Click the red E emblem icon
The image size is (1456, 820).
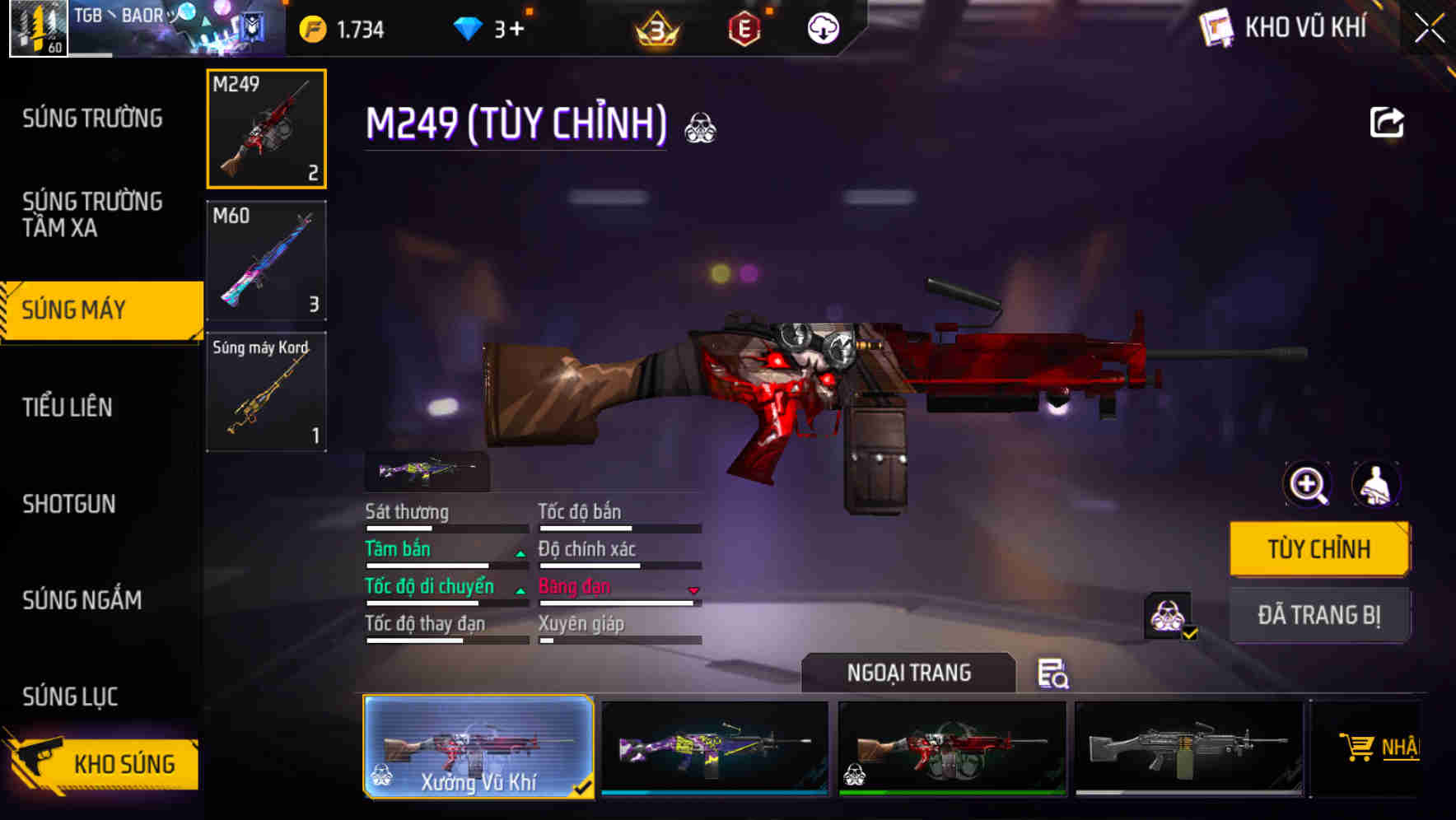(x=746, y=27)
